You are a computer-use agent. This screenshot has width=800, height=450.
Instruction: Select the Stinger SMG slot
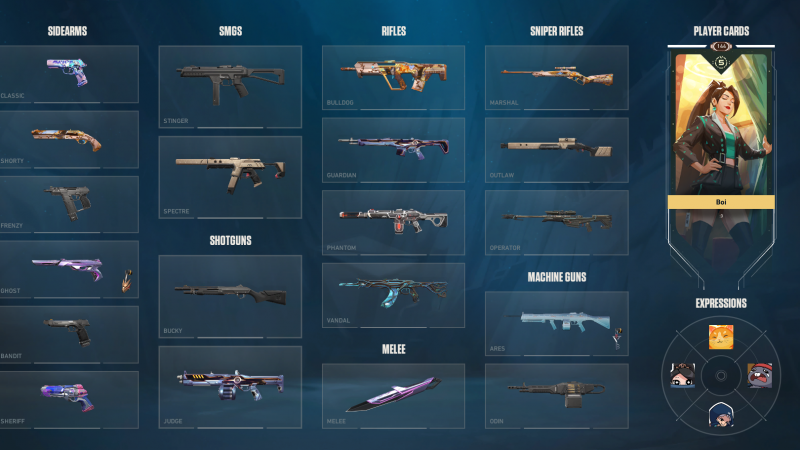click(x=230, y=85)
